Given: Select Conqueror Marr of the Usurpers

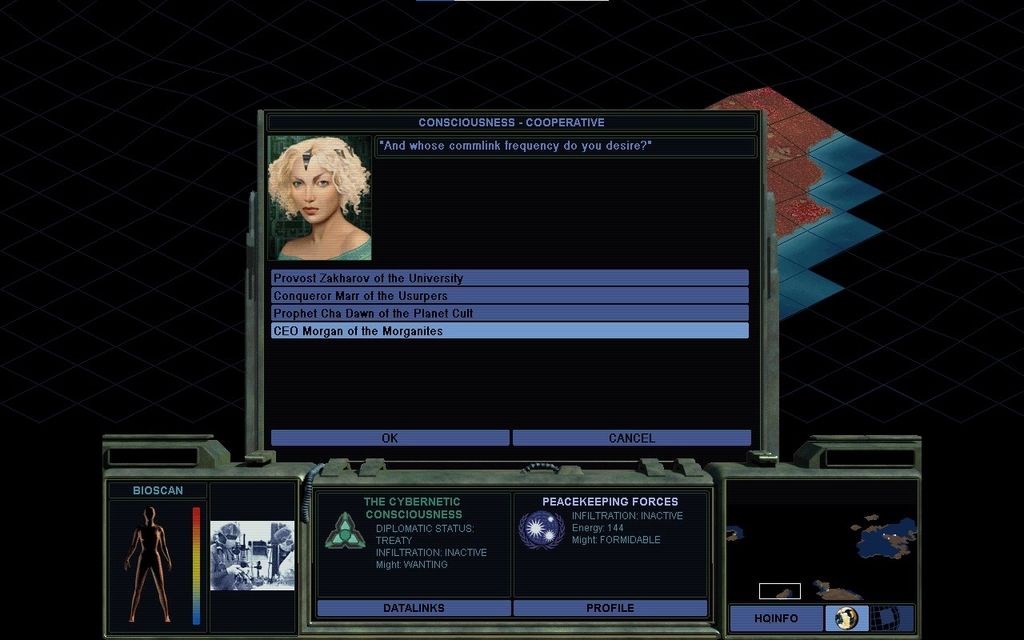Looking at the screenshot, I should tap(509, 296).
